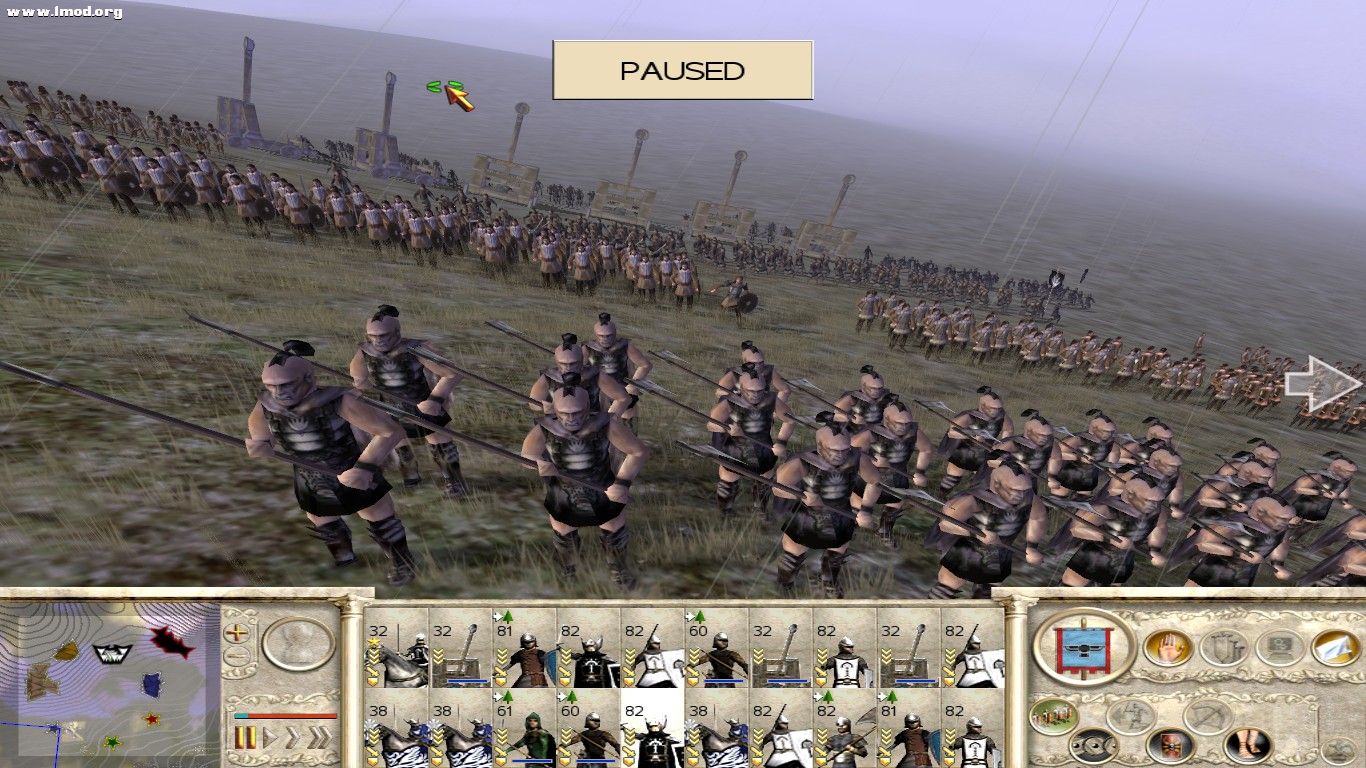This screenshot has width=1366, height=768.
Task: Set fastest speed with the triple chevron
Action: [318, 736]
